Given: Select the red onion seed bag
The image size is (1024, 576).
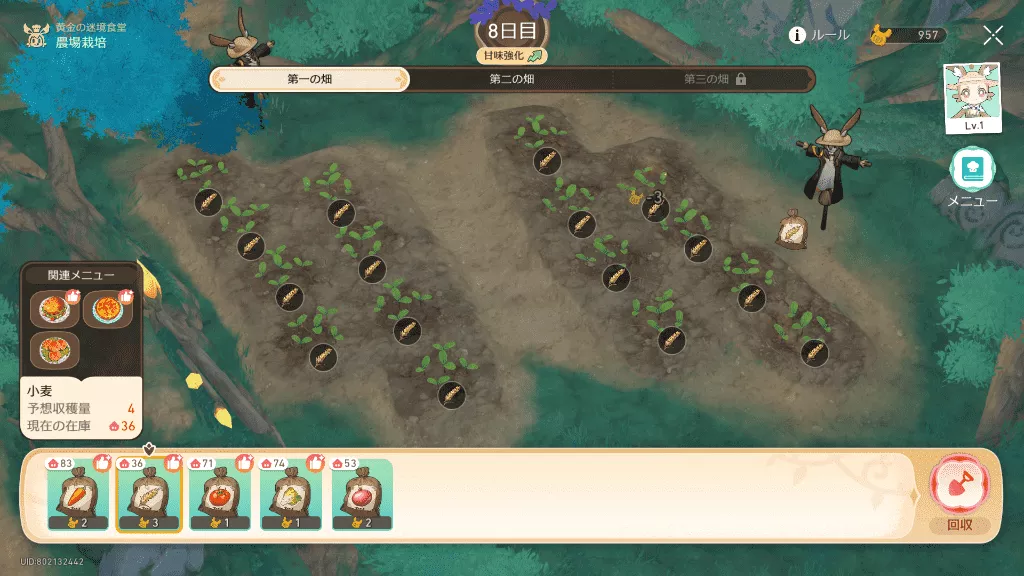Looking at the screenshot, I should pyautogui.click(x=362, y=495).
